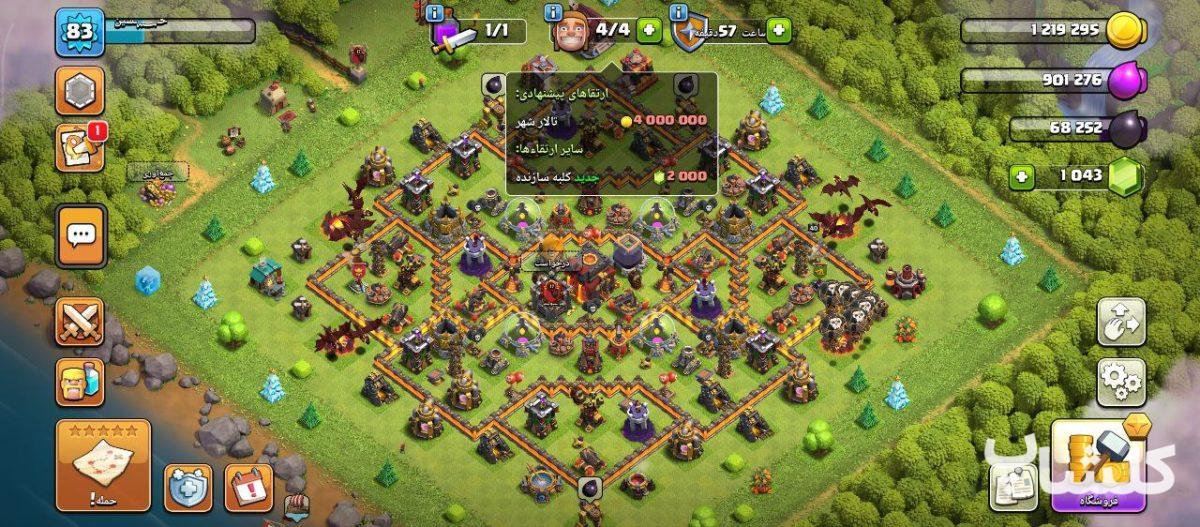This screenshot has height=527, width=1200.
Task: Tap the Attack button with the map
Action: tap(104, 465)
